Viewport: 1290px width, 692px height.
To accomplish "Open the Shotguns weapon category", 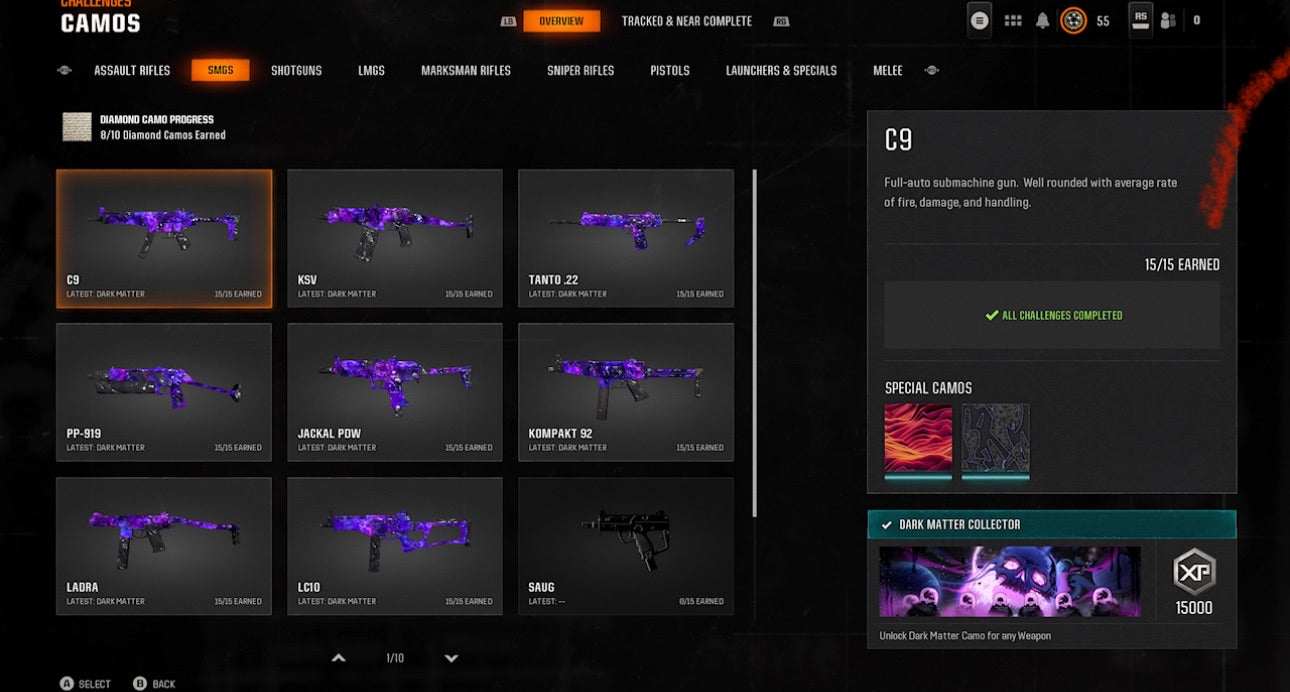I will [296, 71].
